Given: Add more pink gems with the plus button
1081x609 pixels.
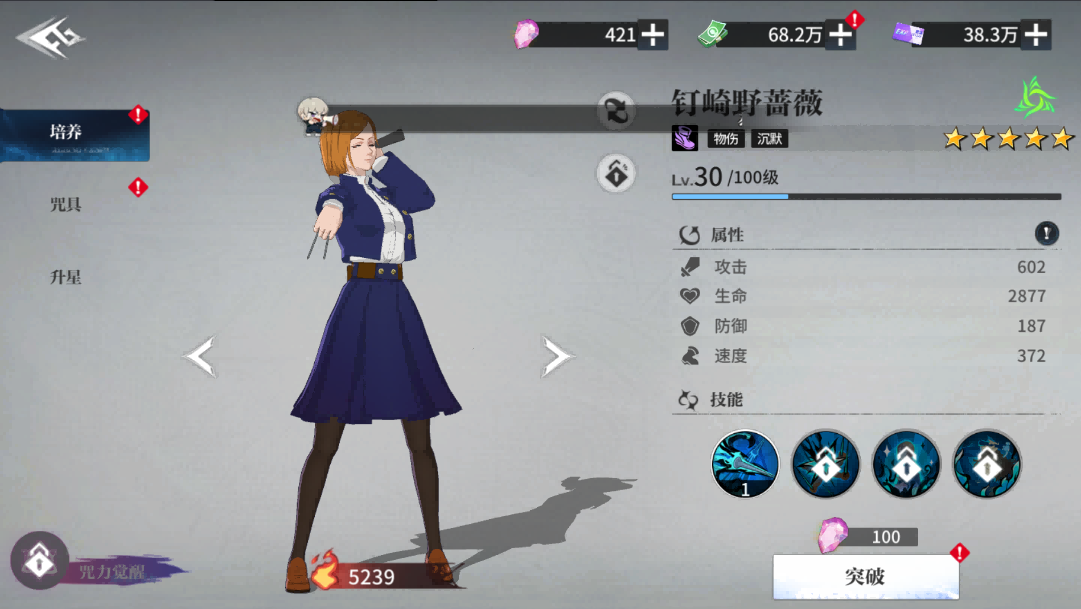Looking at the screenshot, I should (x=653, y=35).
